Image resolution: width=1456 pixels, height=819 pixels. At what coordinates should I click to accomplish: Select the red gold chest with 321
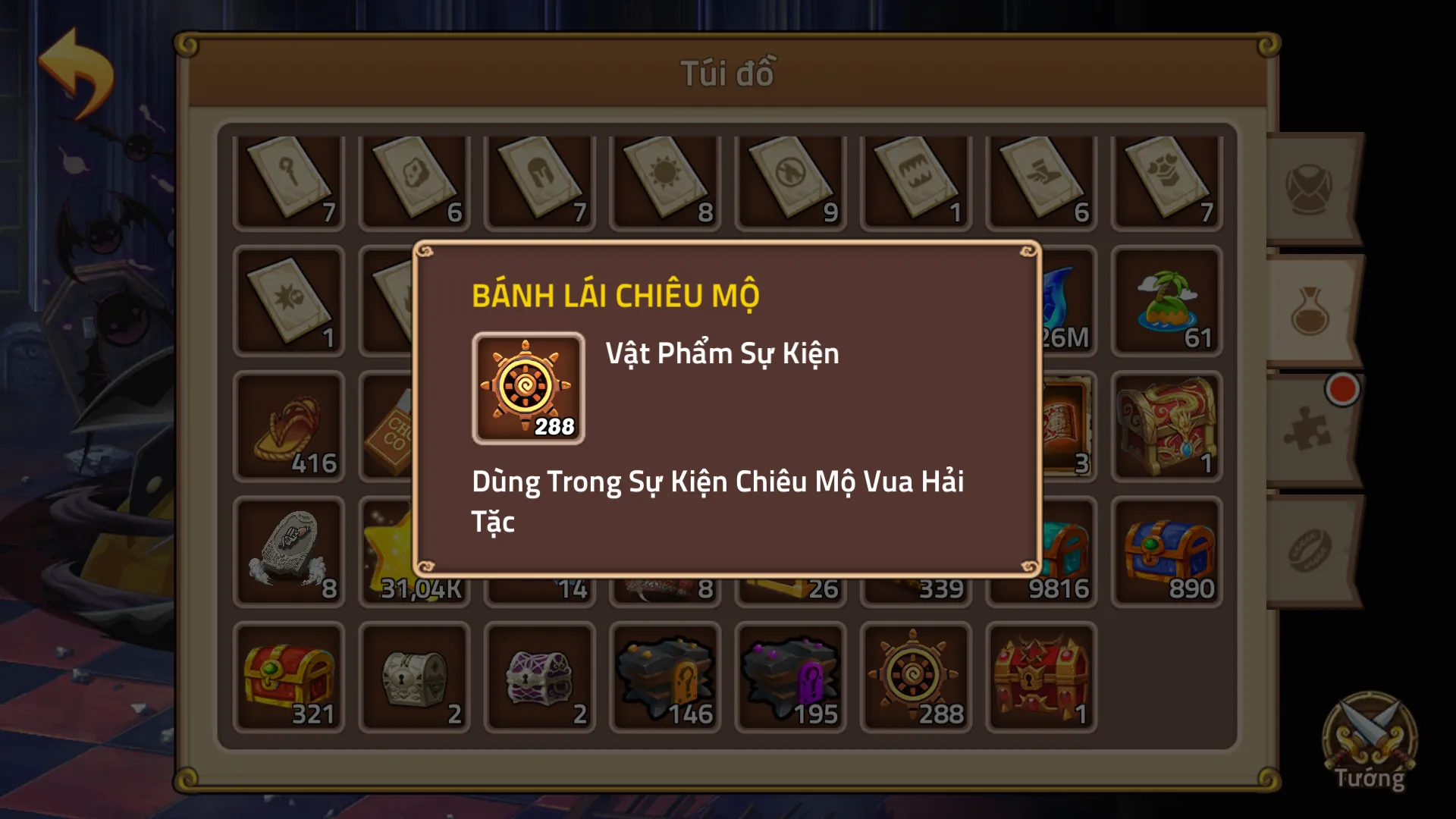[x=289, y=677]
